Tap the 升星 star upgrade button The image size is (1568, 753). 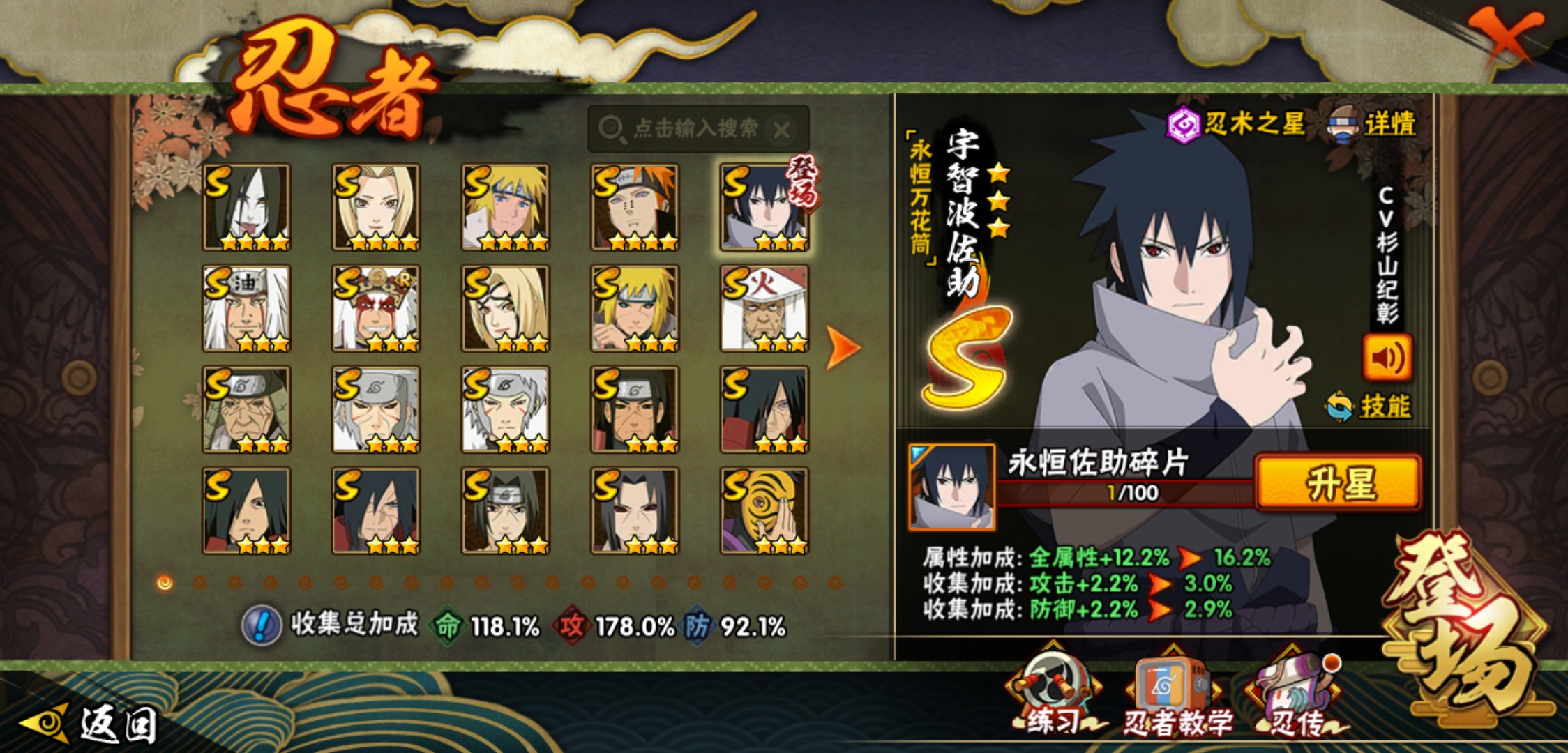coord(1338,482)
